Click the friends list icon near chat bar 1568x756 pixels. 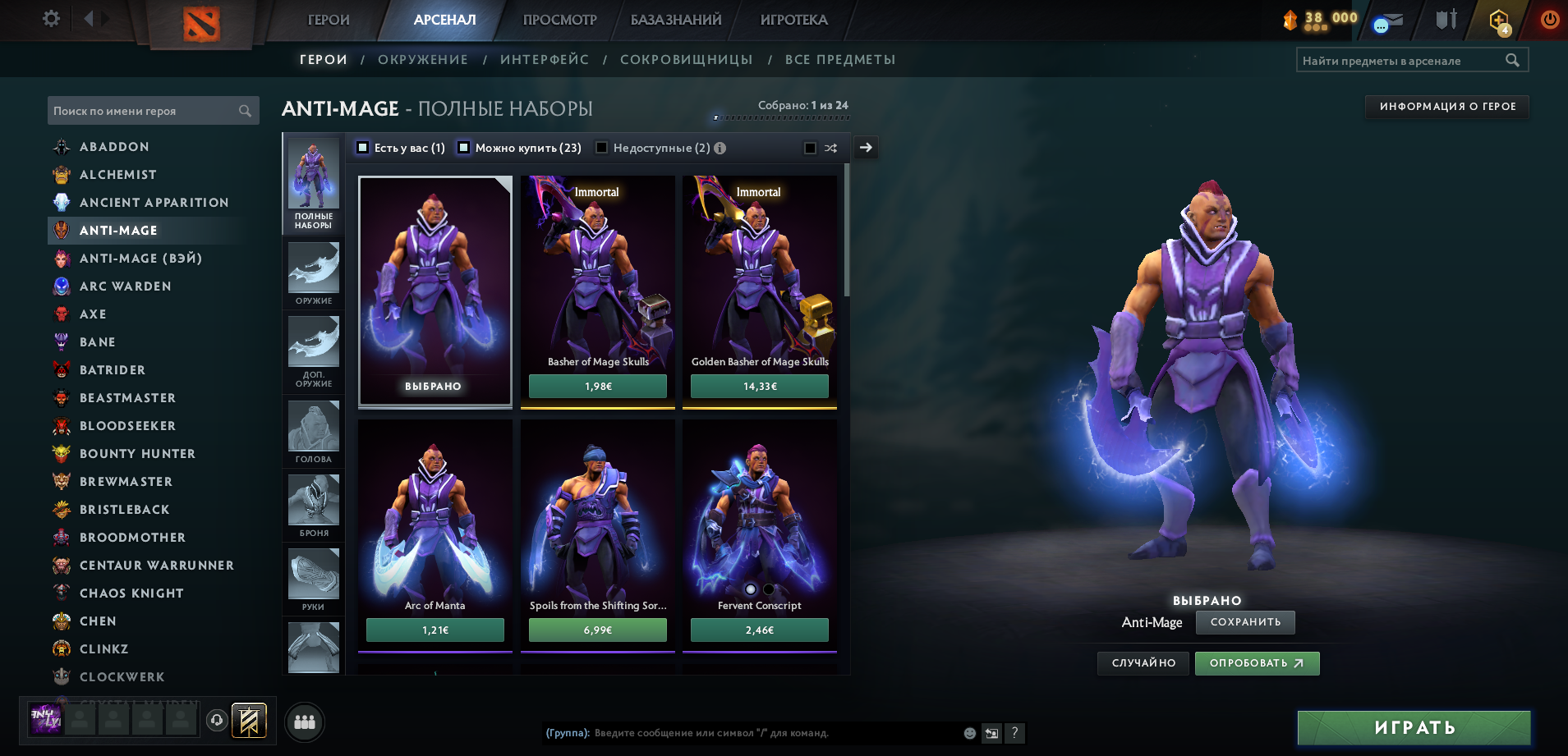pos(304,722)
